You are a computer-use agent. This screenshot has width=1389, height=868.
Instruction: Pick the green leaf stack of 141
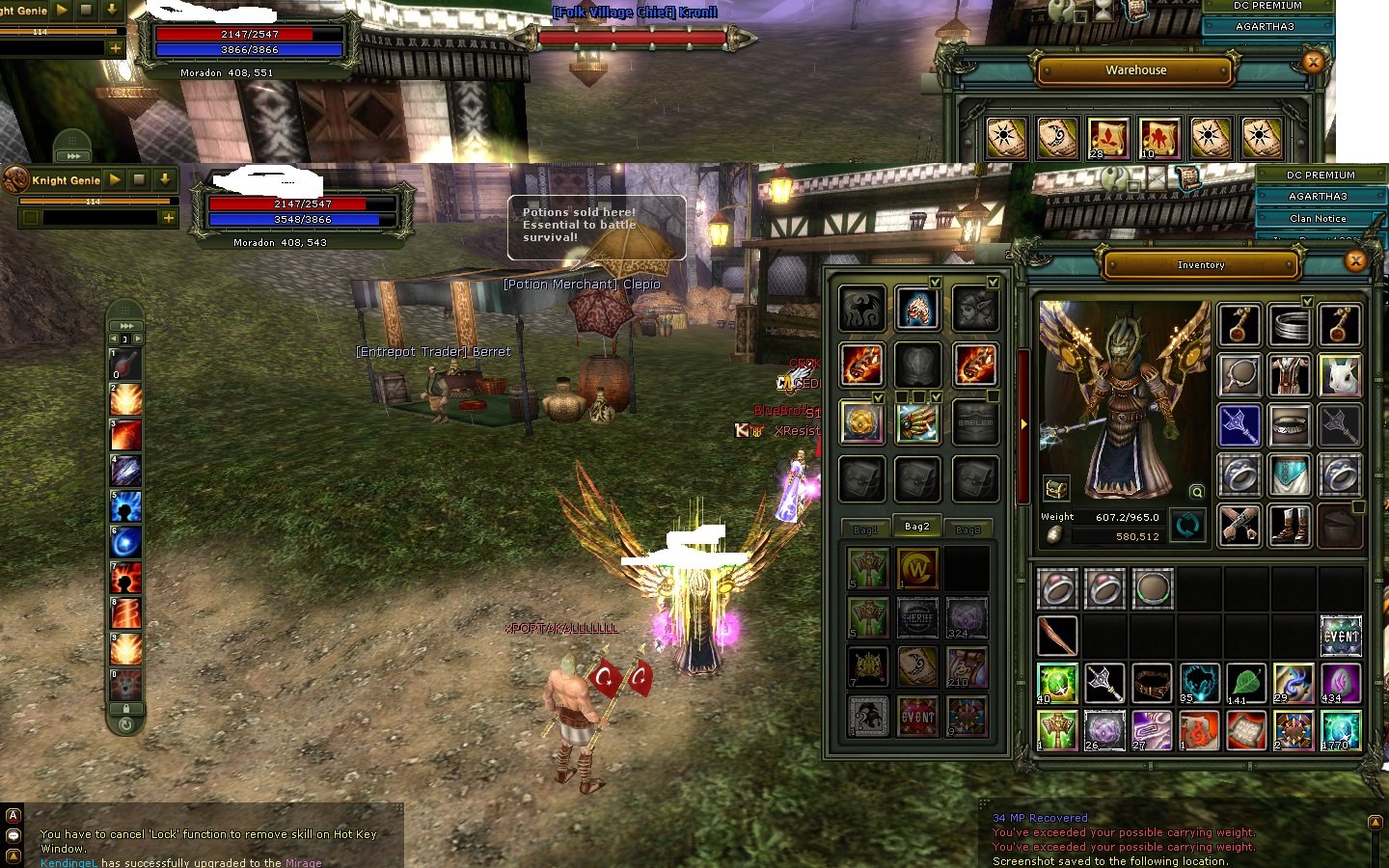(x=1246, y=683)
